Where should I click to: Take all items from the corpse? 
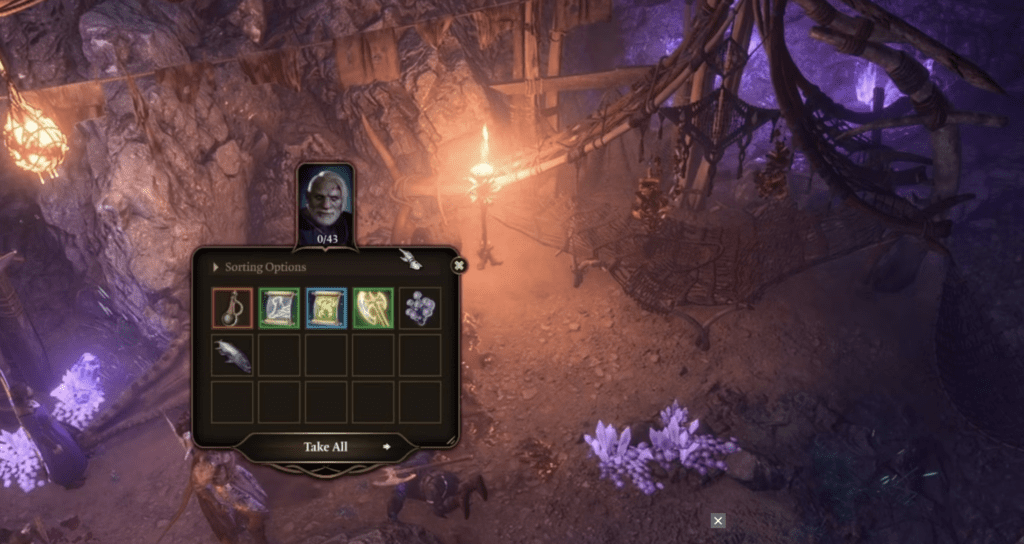click(326, 447)
